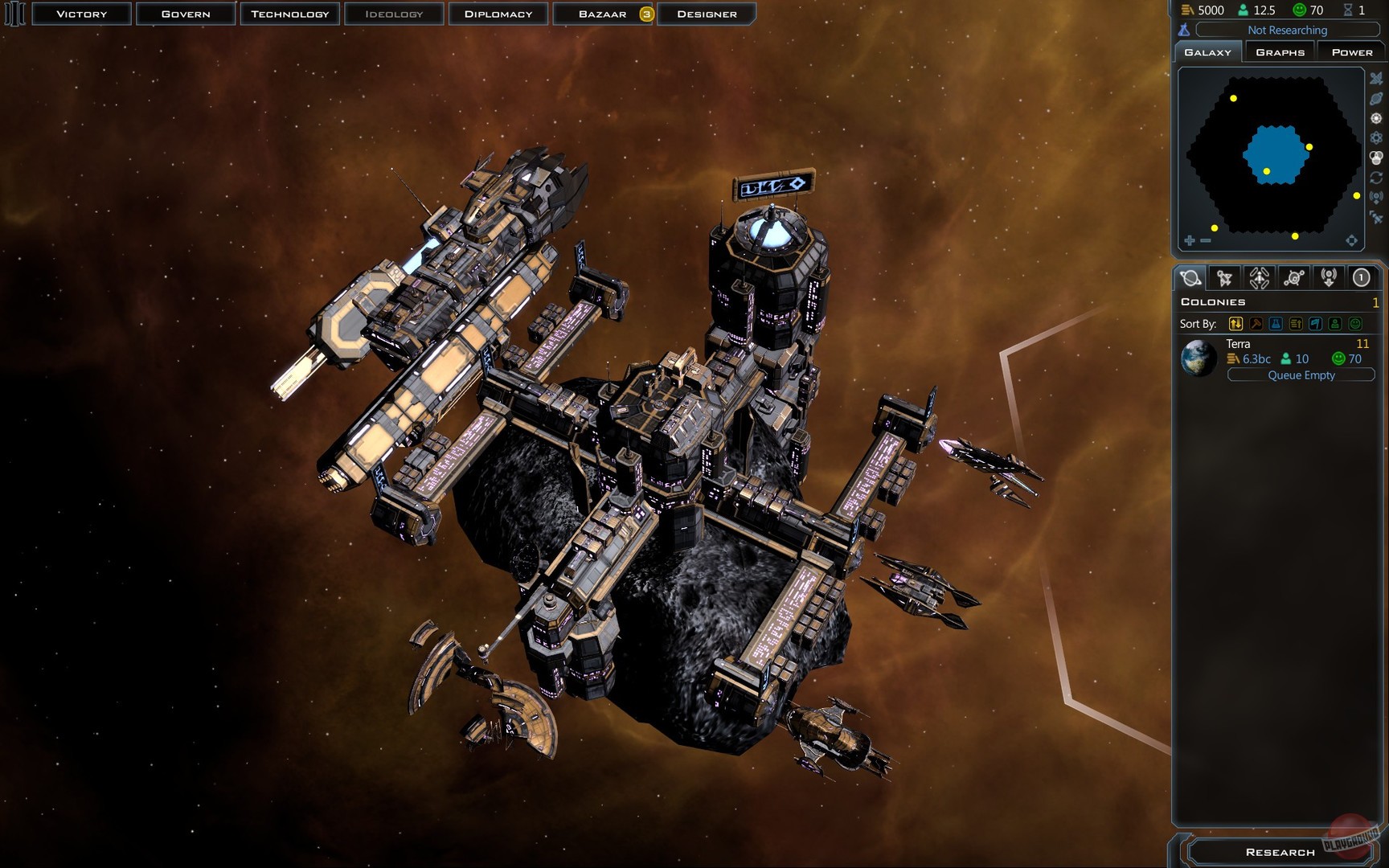Click the Research turn button
The height and width of the screenshot is (868, 1389).
coord(1280,852)
